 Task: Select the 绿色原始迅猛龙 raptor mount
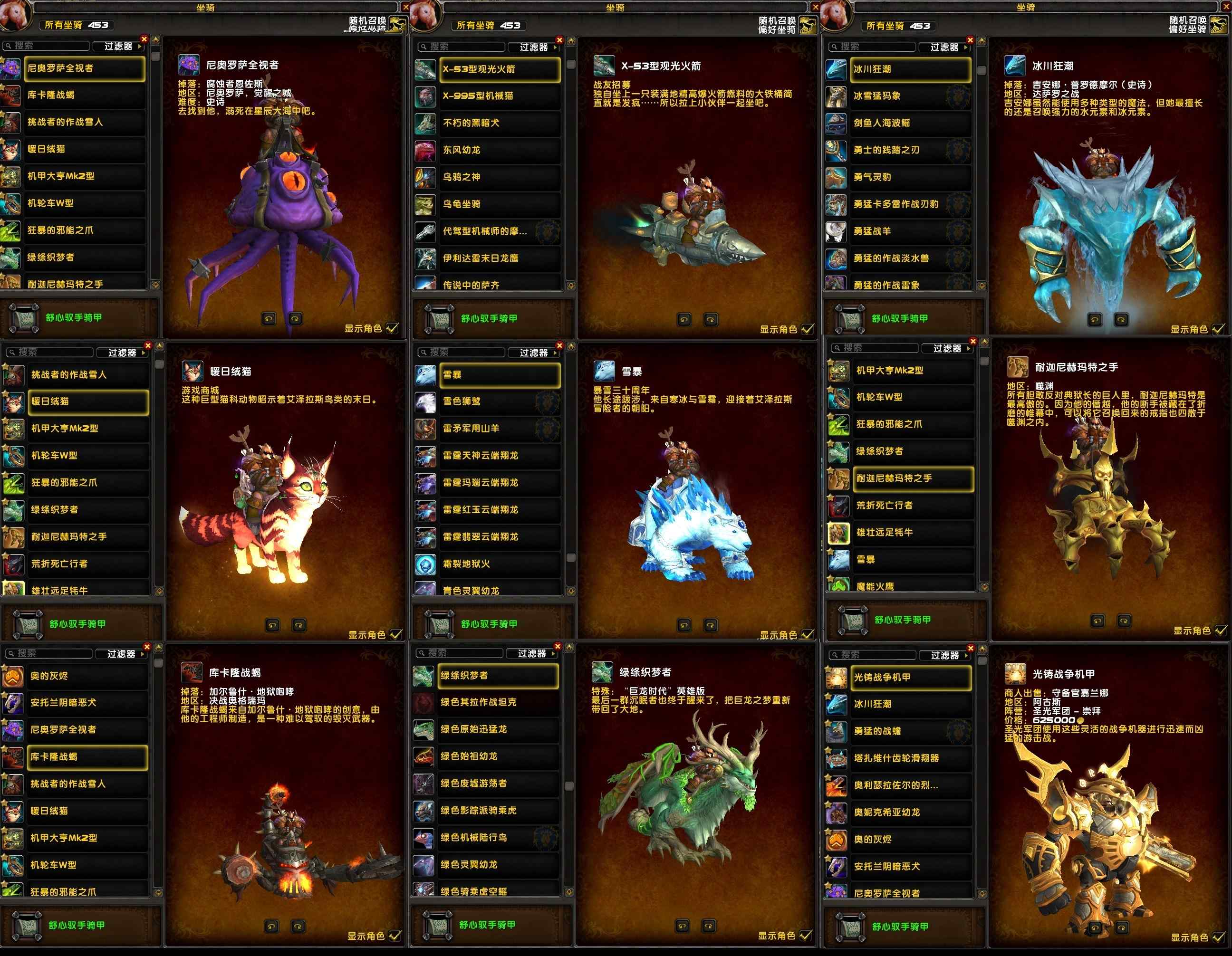pos(498,729)
